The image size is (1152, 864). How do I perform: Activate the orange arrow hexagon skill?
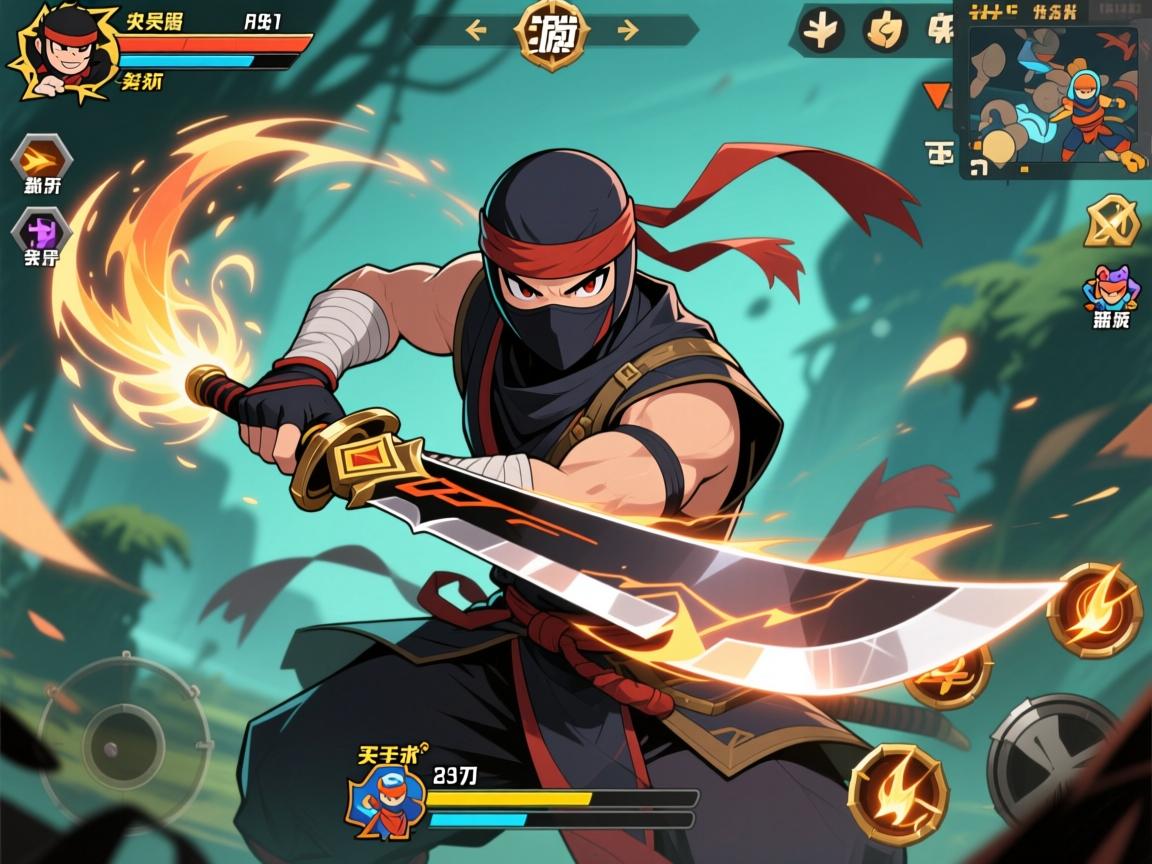(42, 159)
